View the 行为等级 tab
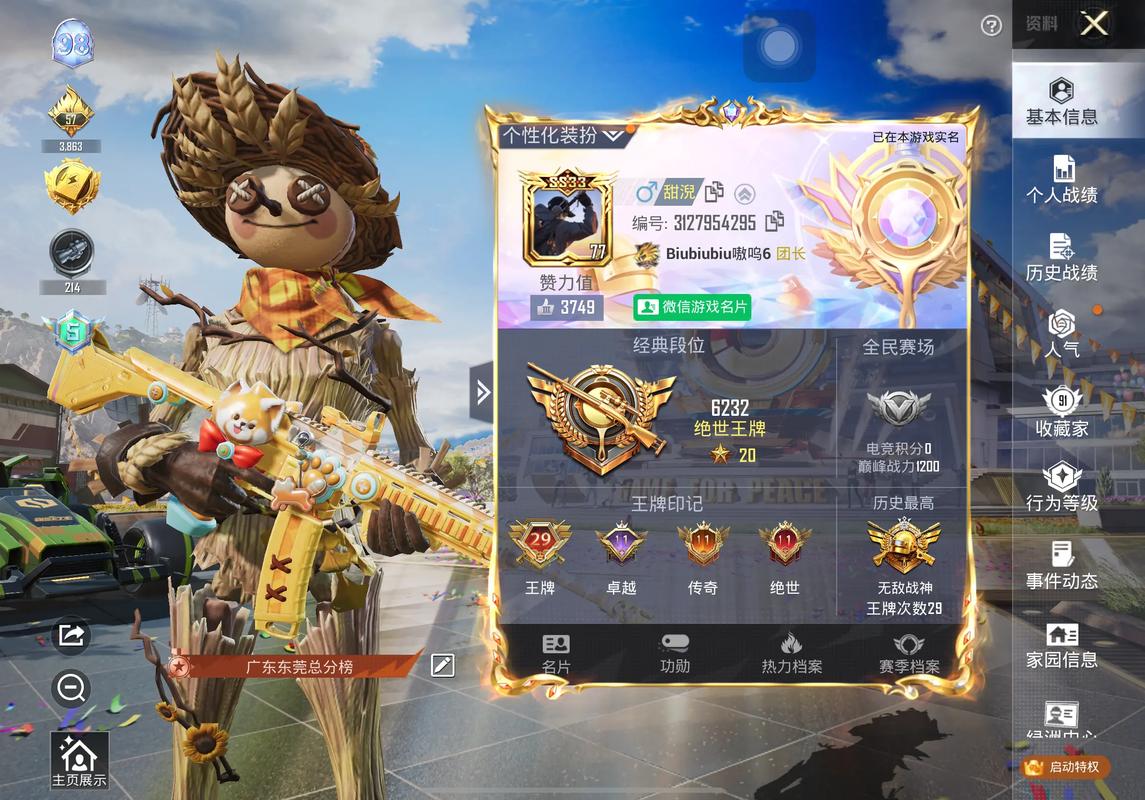 pos(1061,490)
